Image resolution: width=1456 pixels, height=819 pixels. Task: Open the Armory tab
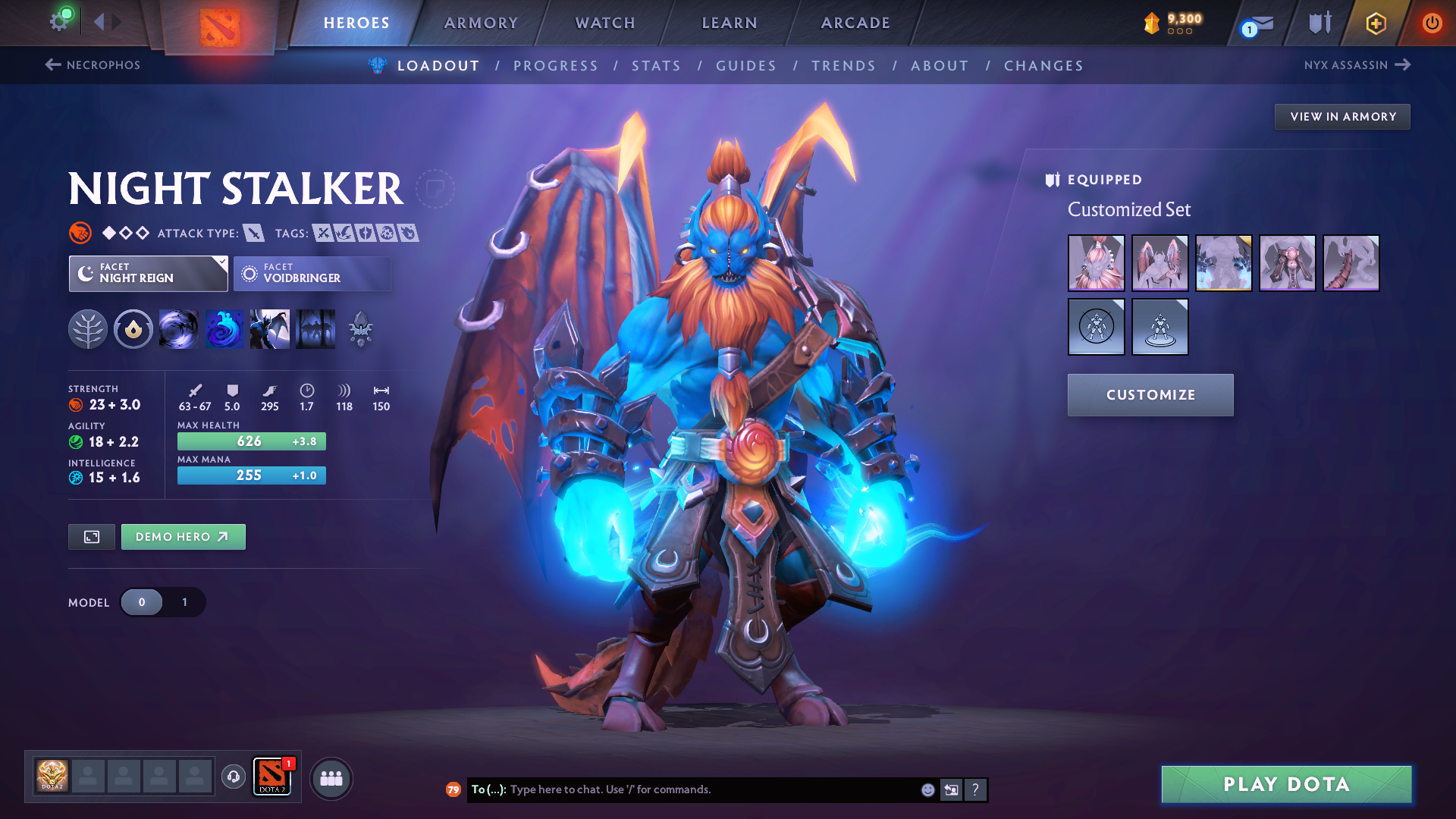pos(481,23)
